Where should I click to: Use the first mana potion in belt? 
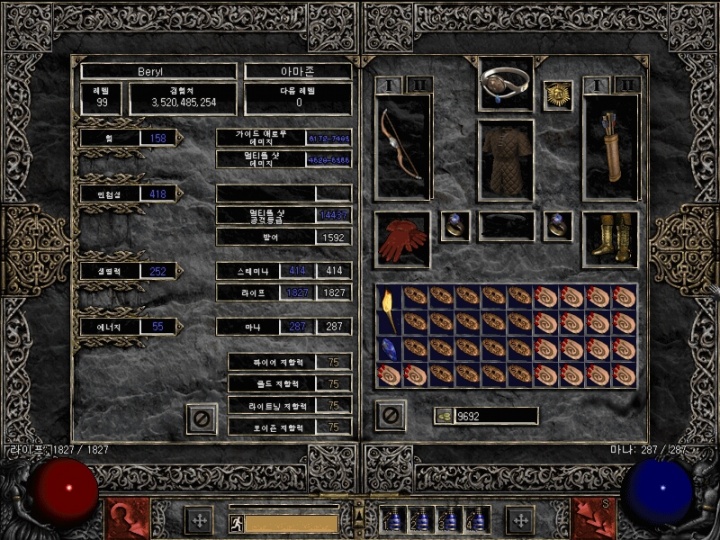click(395, 520)
